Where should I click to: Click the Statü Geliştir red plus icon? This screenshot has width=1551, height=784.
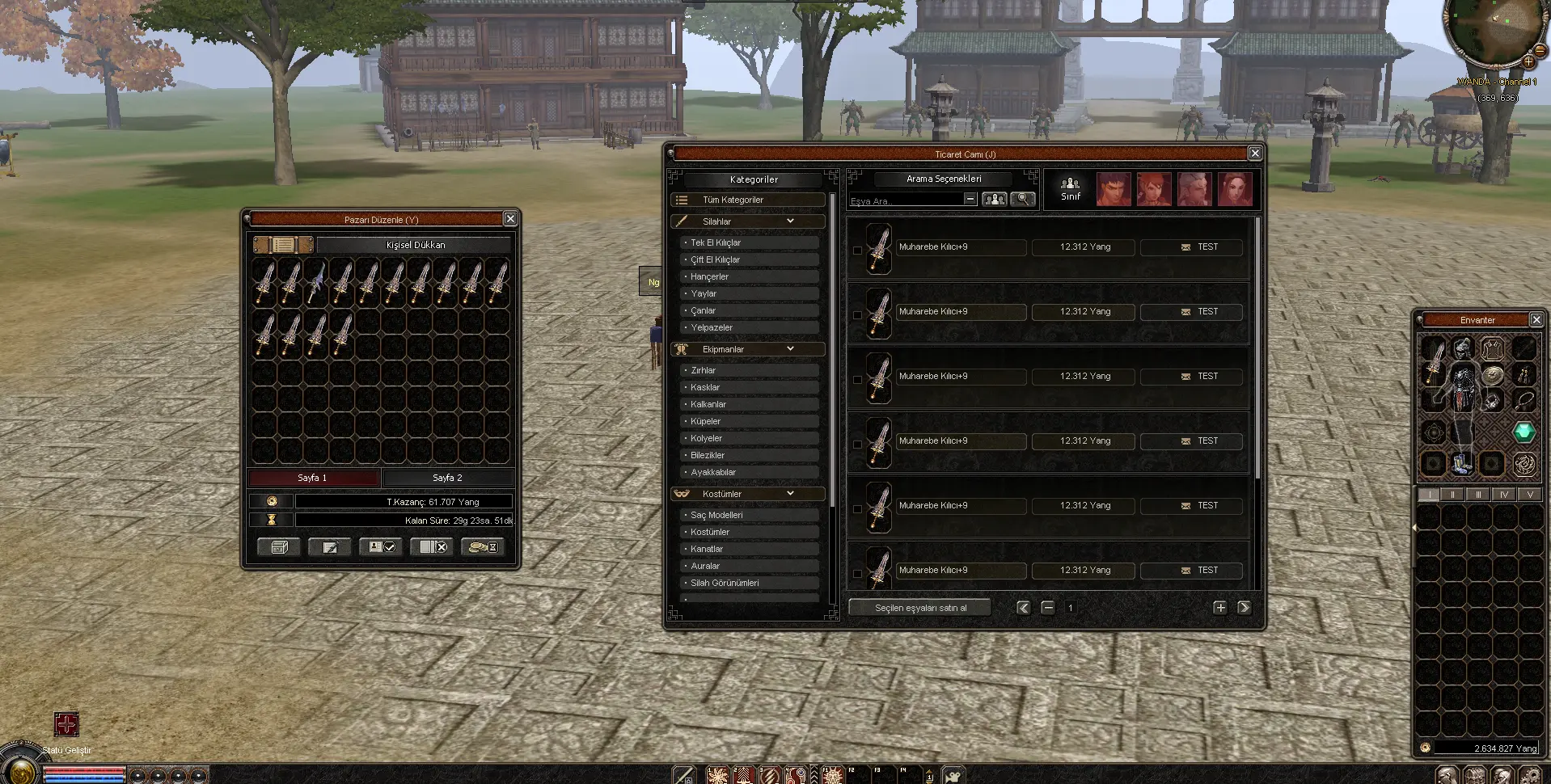pos(66,724)
